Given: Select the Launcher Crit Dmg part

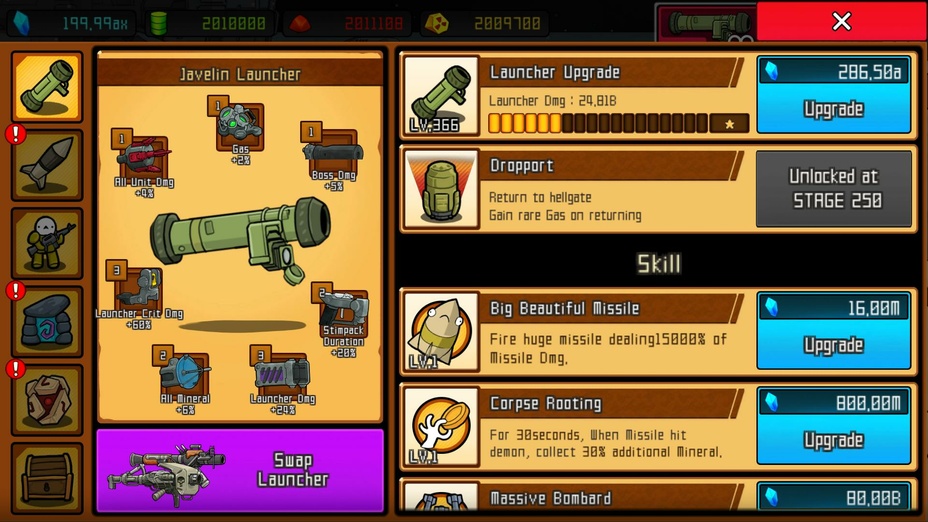Looking at the screenshot, I should pos(139,289).
